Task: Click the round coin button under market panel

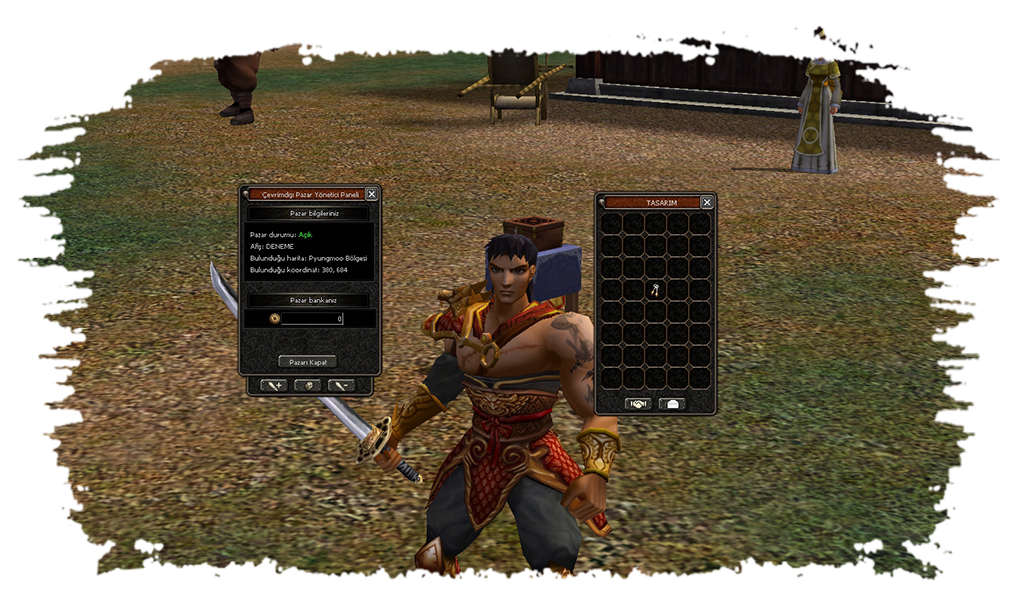Action: click(307, 385)
